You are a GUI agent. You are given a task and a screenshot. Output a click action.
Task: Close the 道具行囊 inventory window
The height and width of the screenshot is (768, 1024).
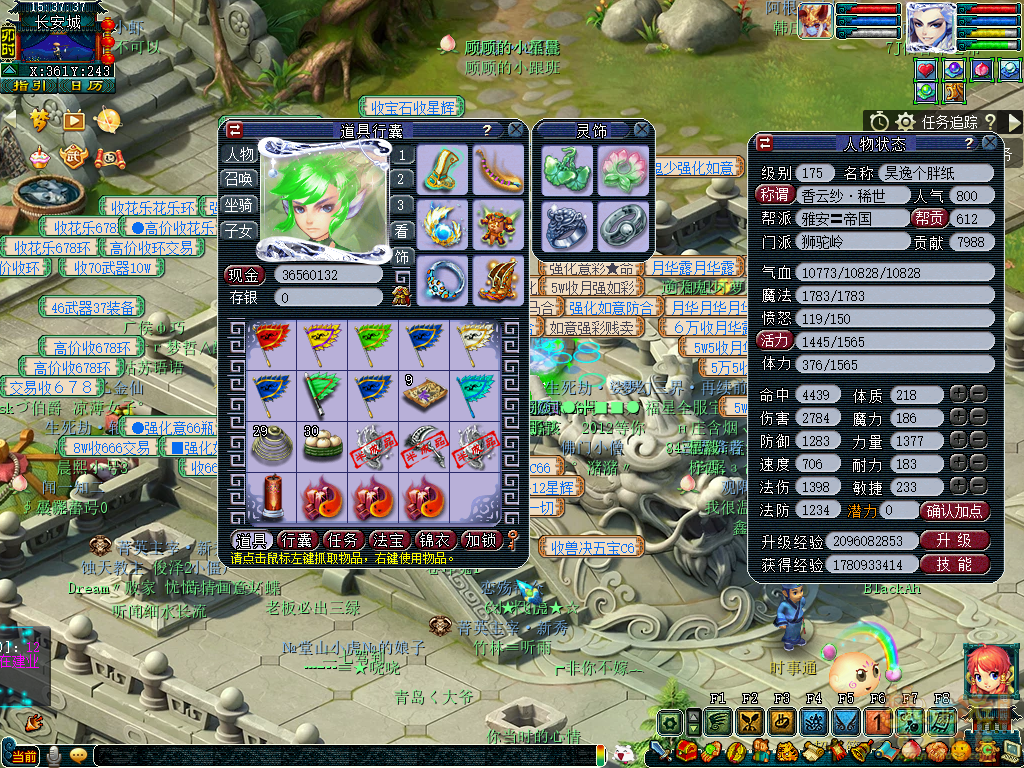click(515, 129)
